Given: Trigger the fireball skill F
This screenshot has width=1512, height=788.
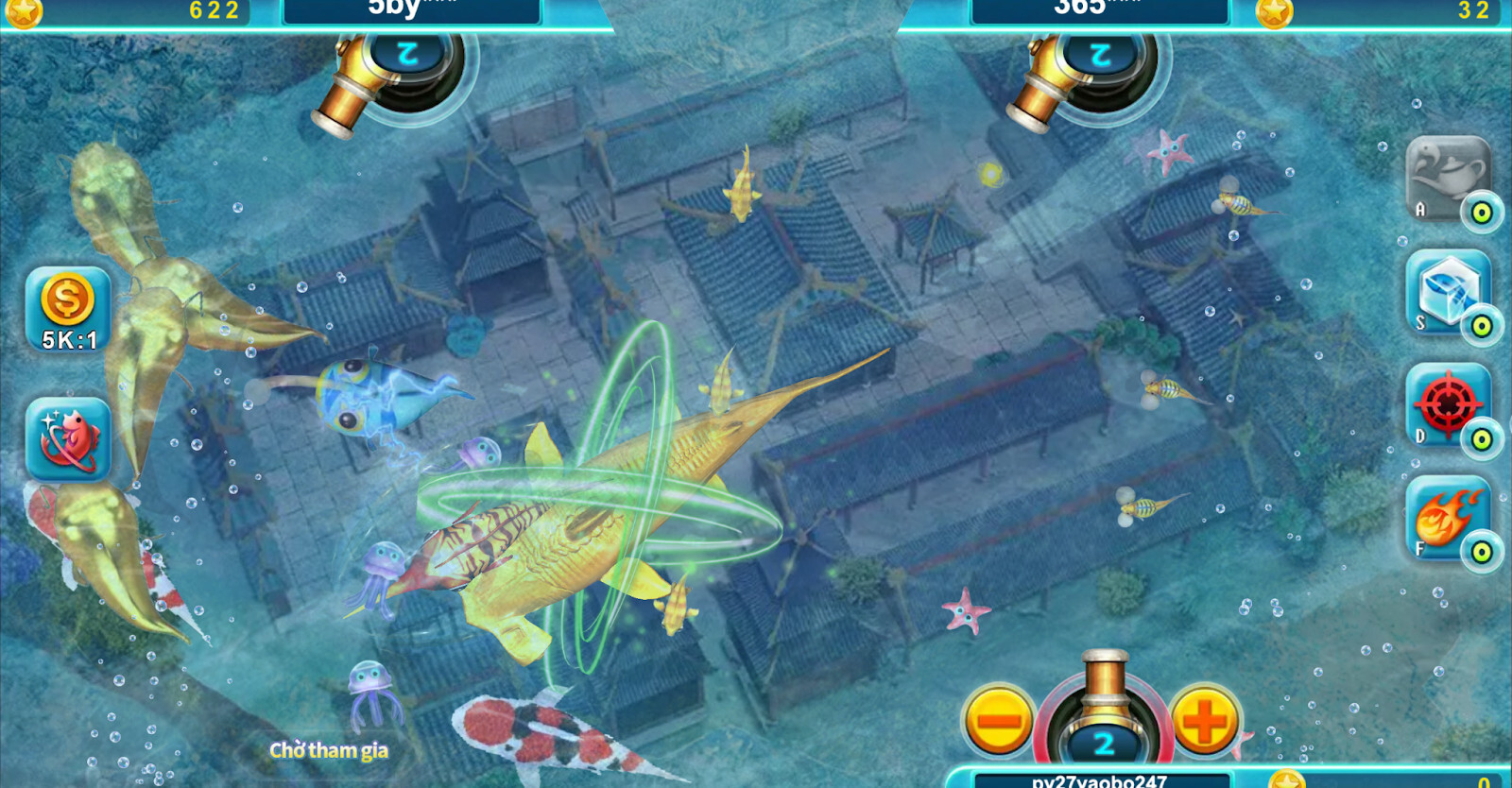Looking at the screenshot, I should (1447, 518).
